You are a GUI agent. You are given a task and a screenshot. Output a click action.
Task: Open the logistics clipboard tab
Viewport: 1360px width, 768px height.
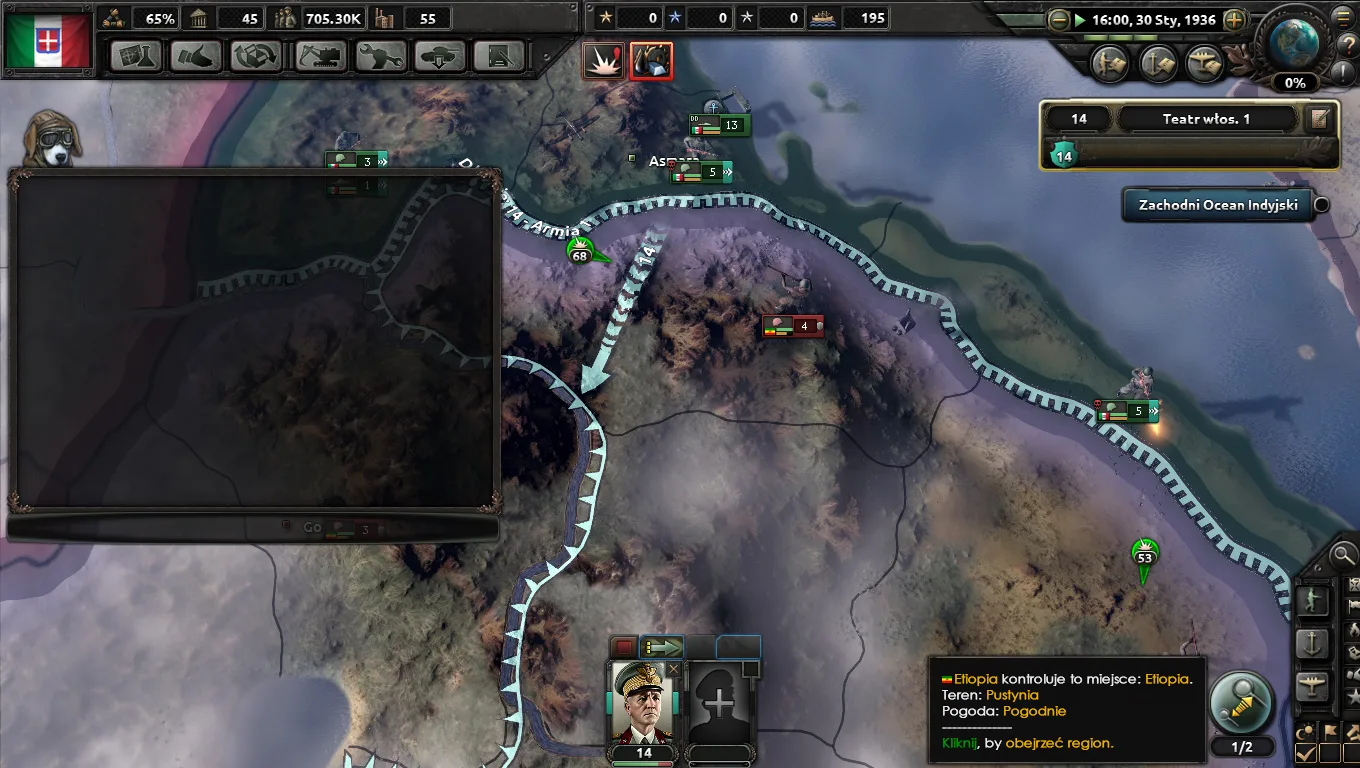pos(499,56)
